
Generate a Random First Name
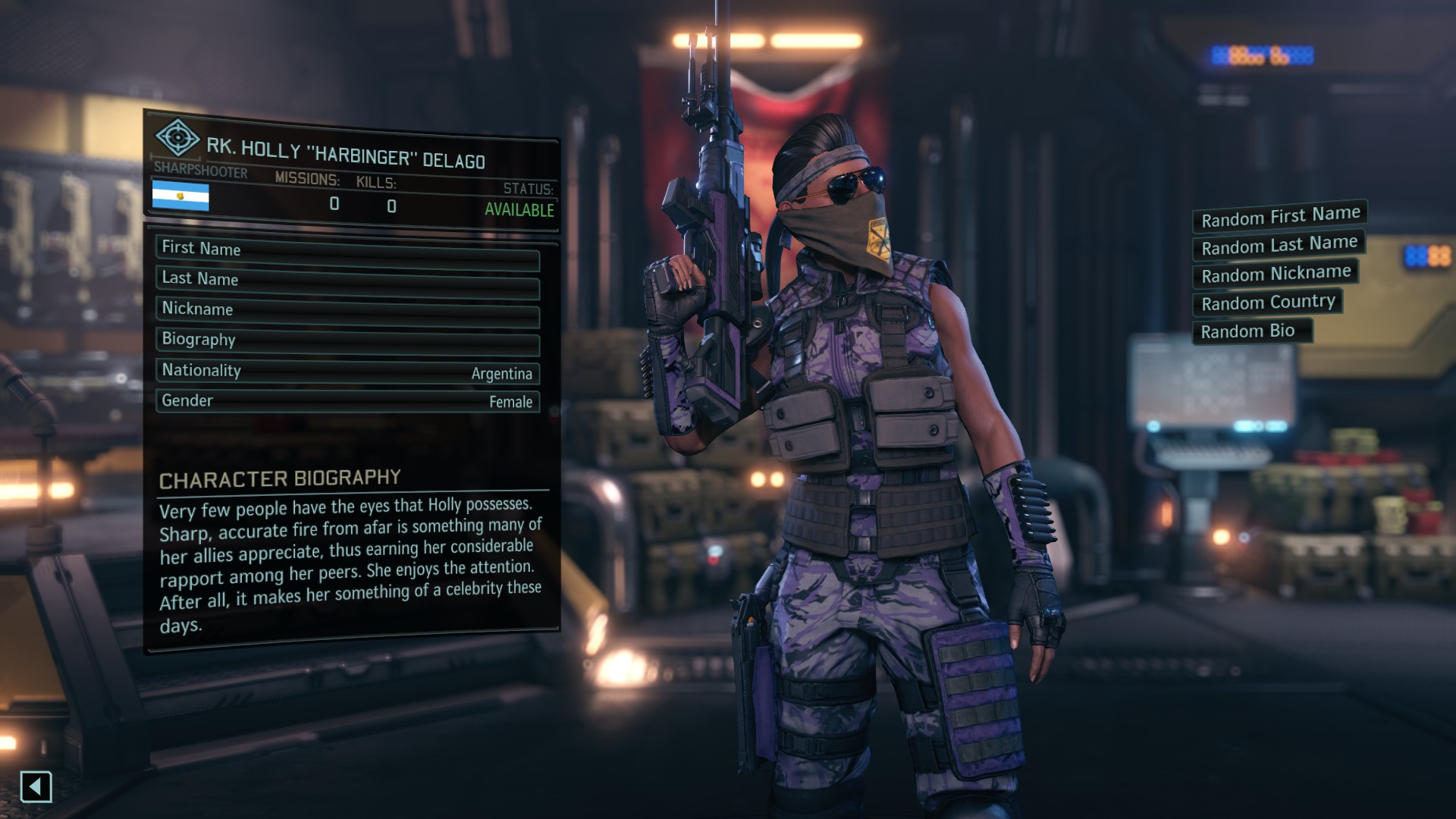(1279, 217)
